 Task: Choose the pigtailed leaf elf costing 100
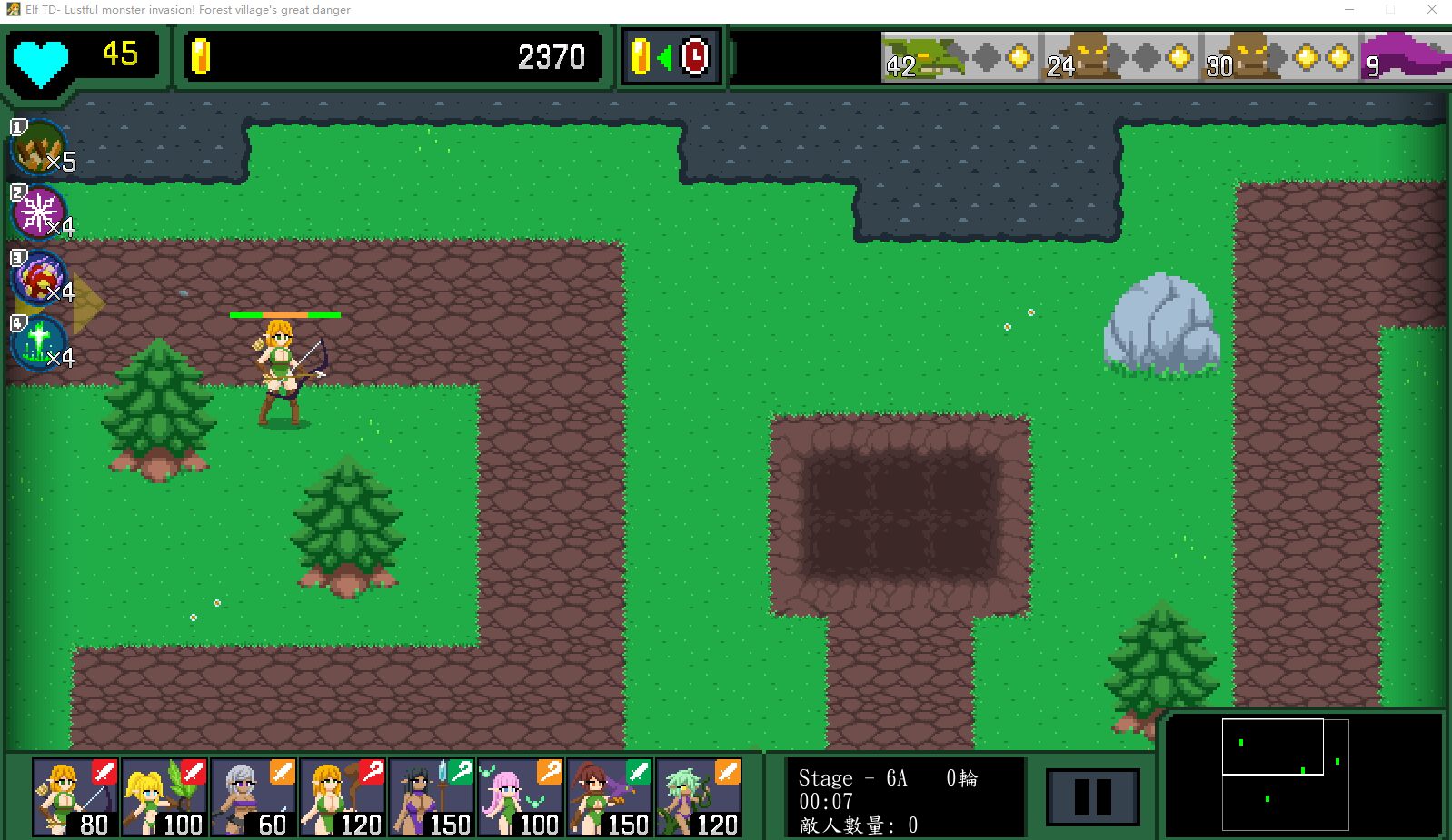(x=164, y=797)
